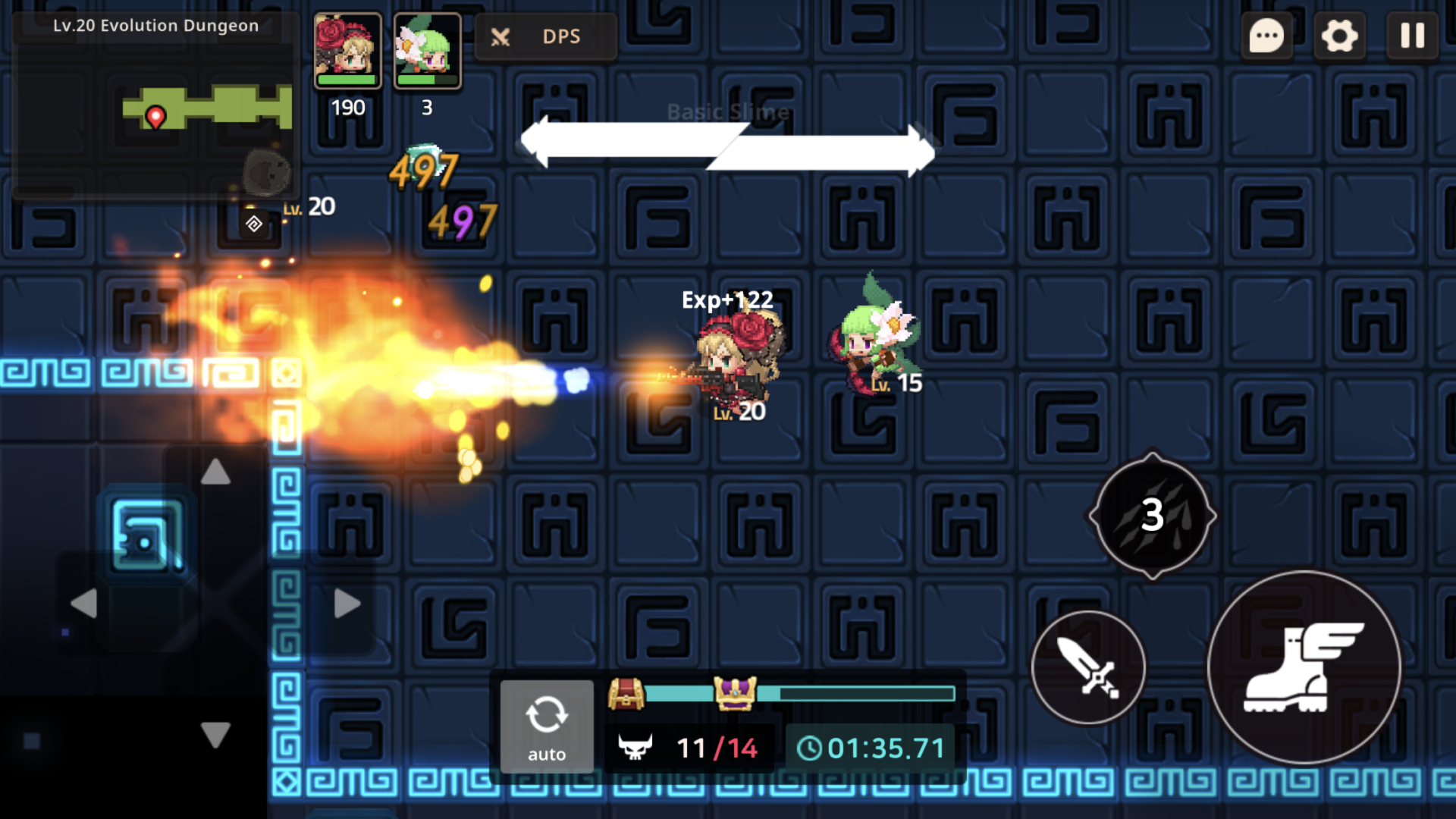Activate the winged boot dash
Screen dimensions: 1456x819
1304,667
